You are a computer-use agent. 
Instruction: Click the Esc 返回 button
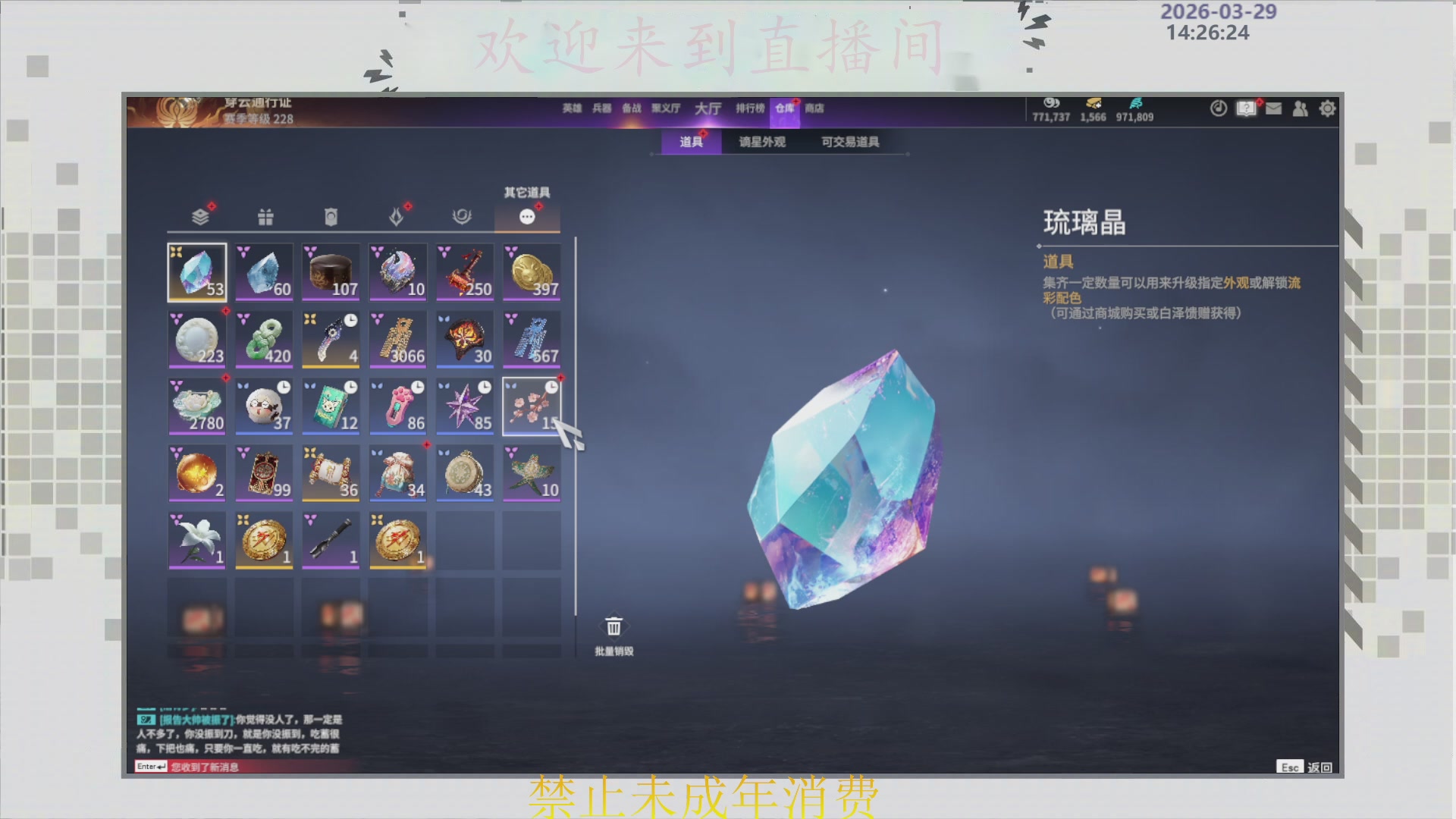(x=1304, y=767)
